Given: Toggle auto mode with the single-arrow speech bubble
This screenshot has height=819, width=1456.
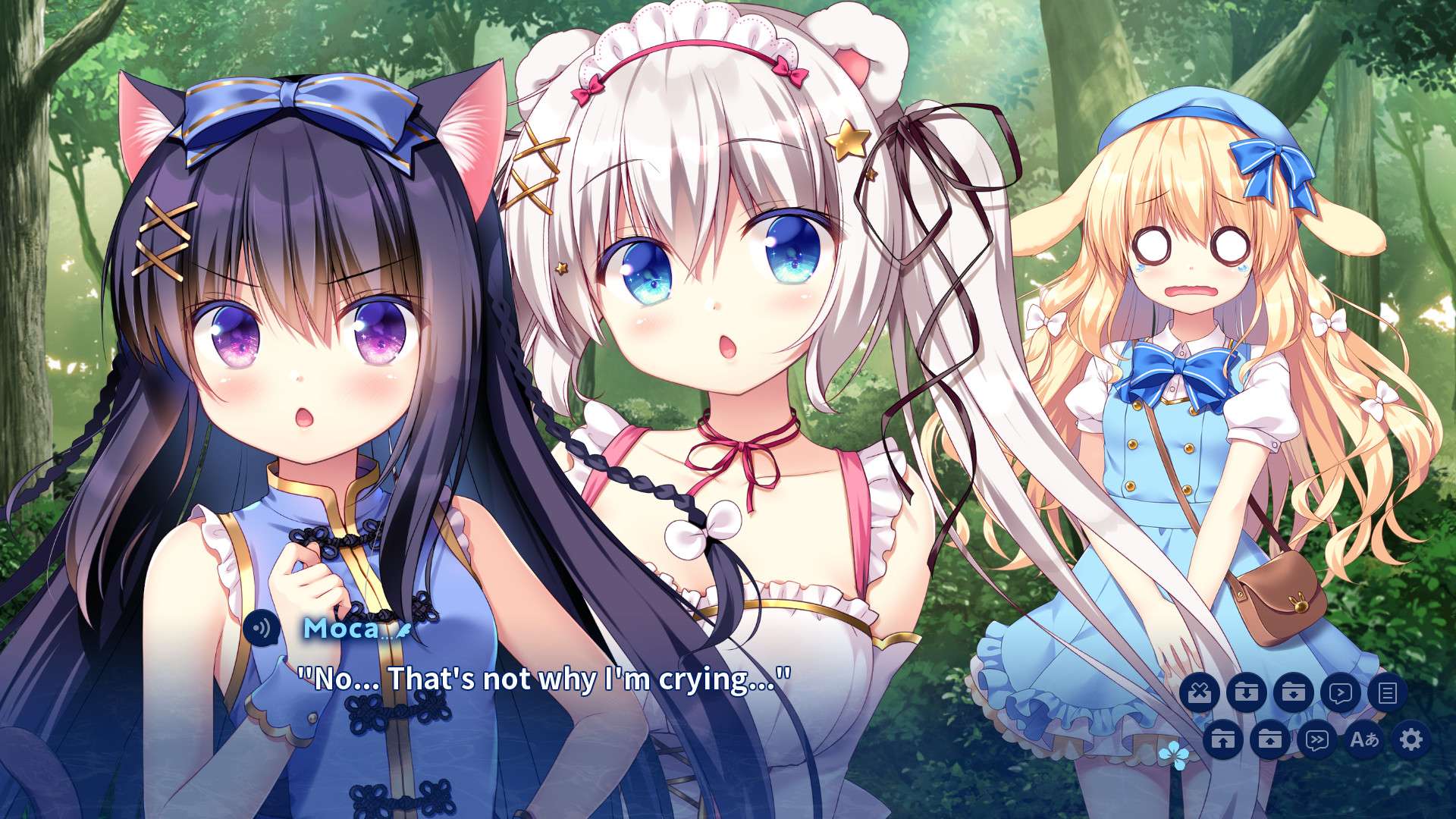Looking at the screenshot, I should point(1340,692).
